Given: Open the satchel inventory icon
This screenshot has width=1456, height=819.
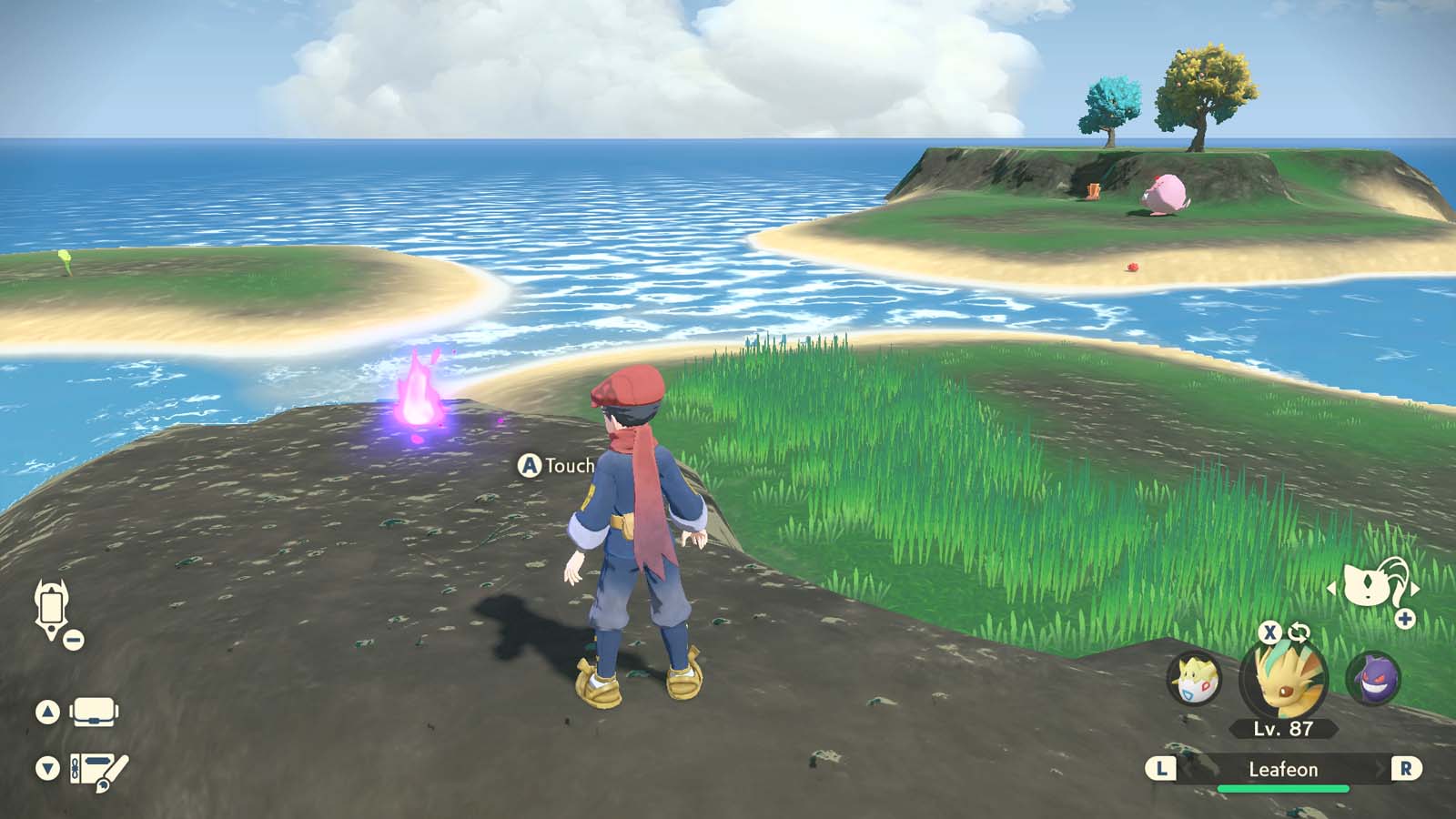Looking at the screenshot, I should pos(94,713).
